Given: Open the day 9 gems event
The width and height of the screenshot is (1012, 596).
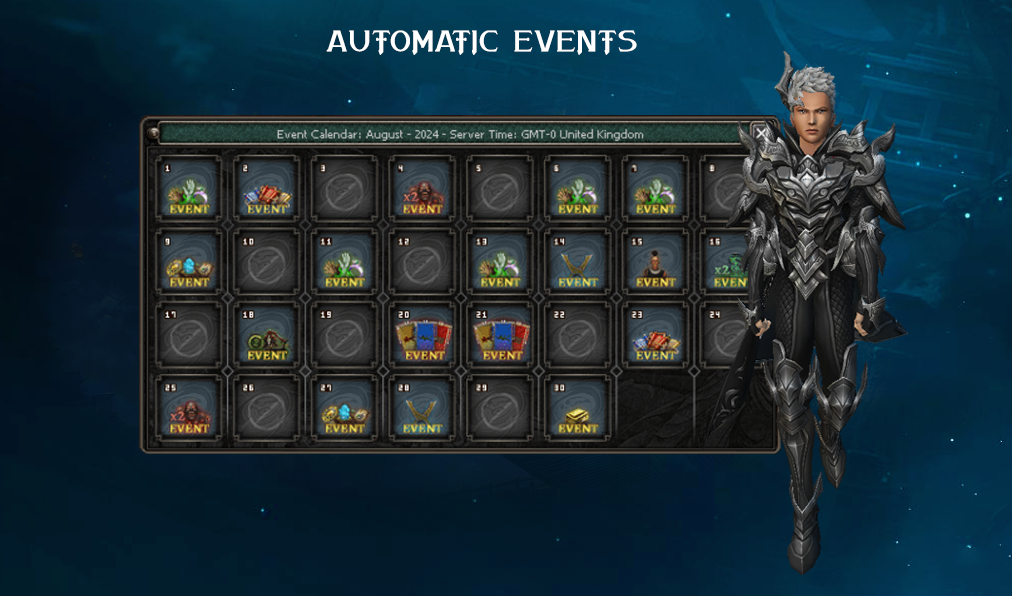Looking at the screenshot, I should [189, 263].
